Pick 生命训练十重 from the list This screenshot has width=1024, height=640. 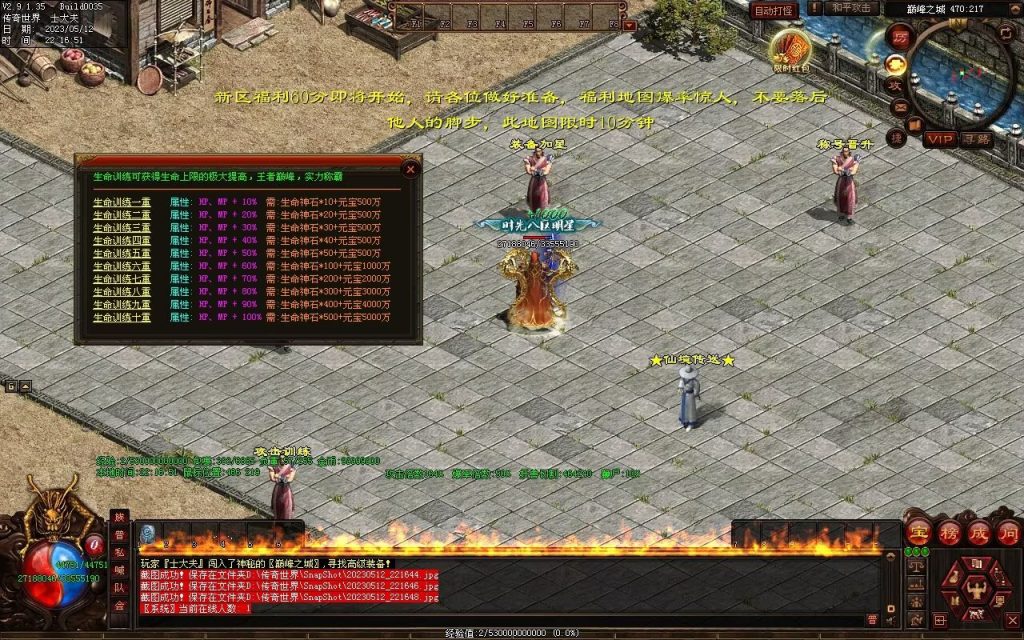(x=122, y=317)
